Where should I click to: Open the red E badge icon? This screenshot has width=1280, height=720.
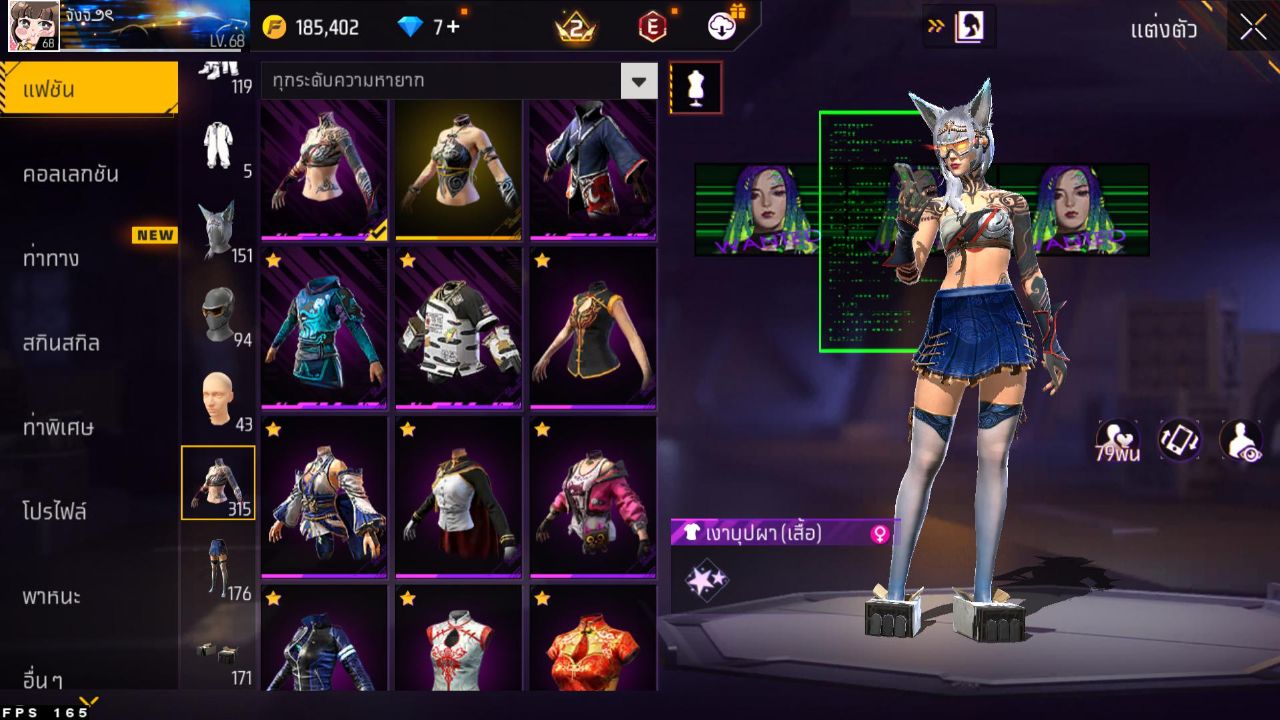(652, 27)
